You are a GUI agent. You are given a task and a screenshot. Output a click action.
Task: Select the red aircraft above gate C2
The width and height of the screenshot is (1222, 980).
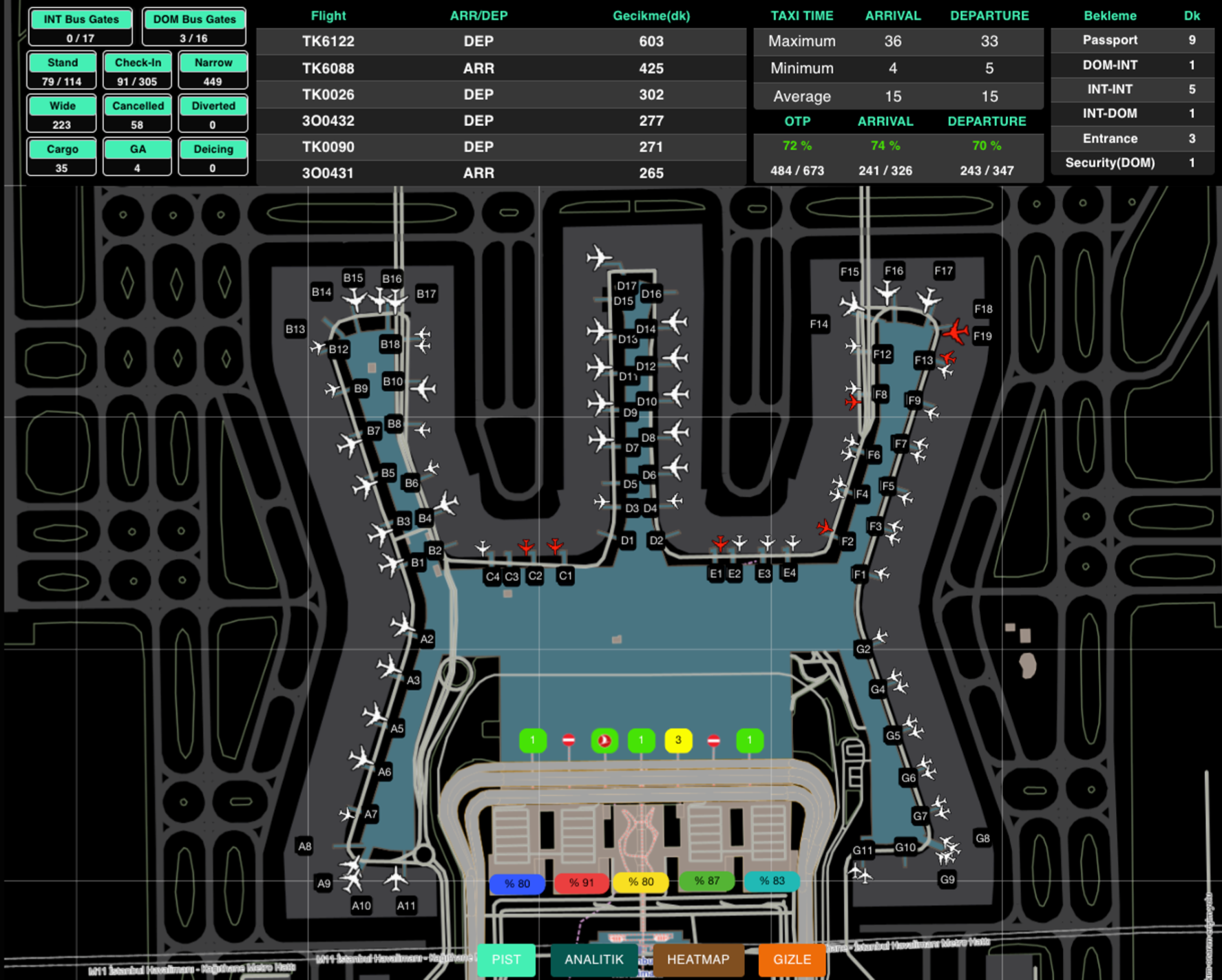coord(525,546)
